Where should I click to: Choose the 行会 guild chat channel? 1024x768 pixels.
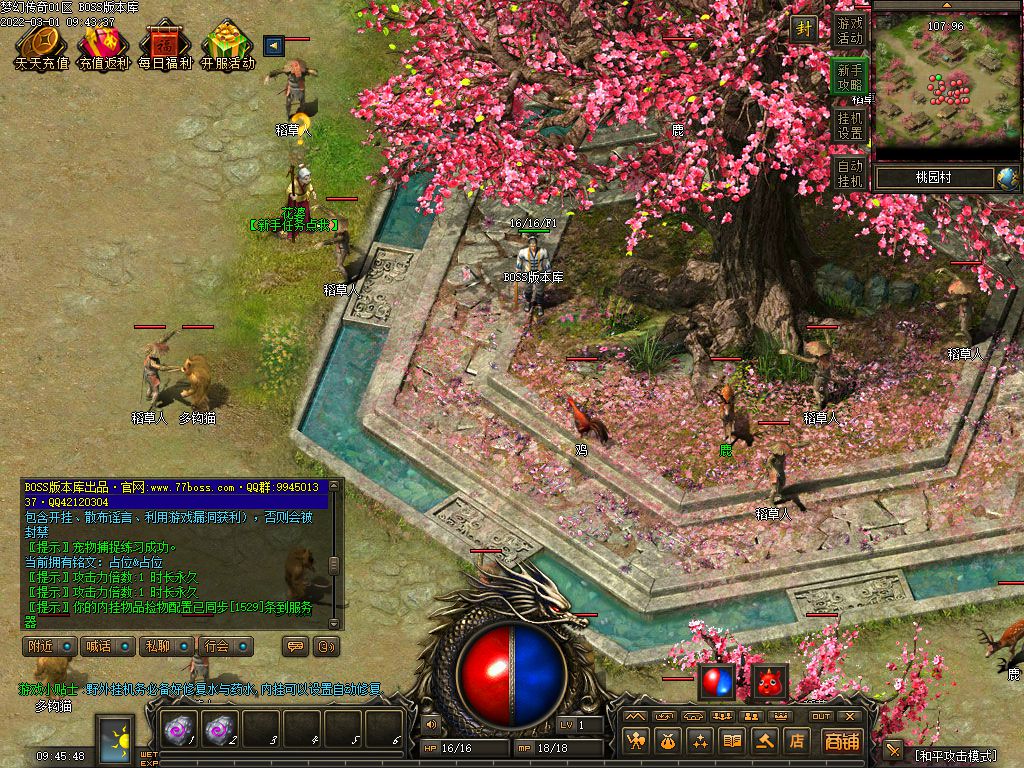point(224,646)
